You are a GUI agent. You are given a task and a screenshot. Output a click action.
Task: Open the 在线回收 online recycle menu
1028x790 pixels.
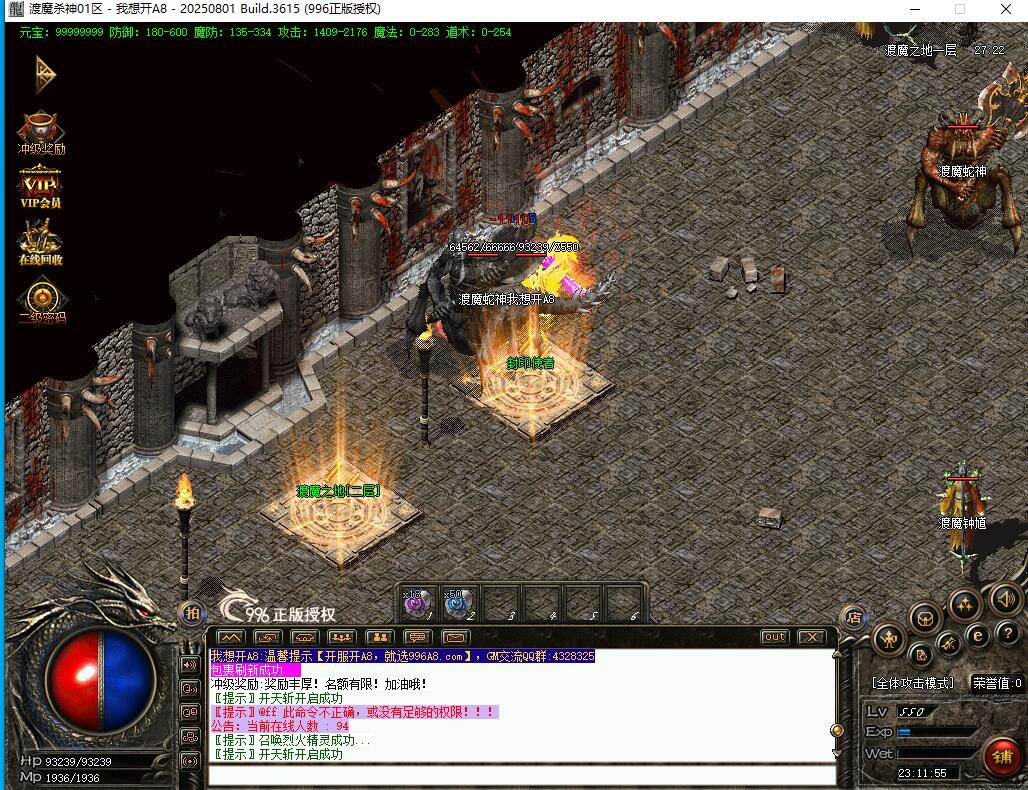point(41,241)
